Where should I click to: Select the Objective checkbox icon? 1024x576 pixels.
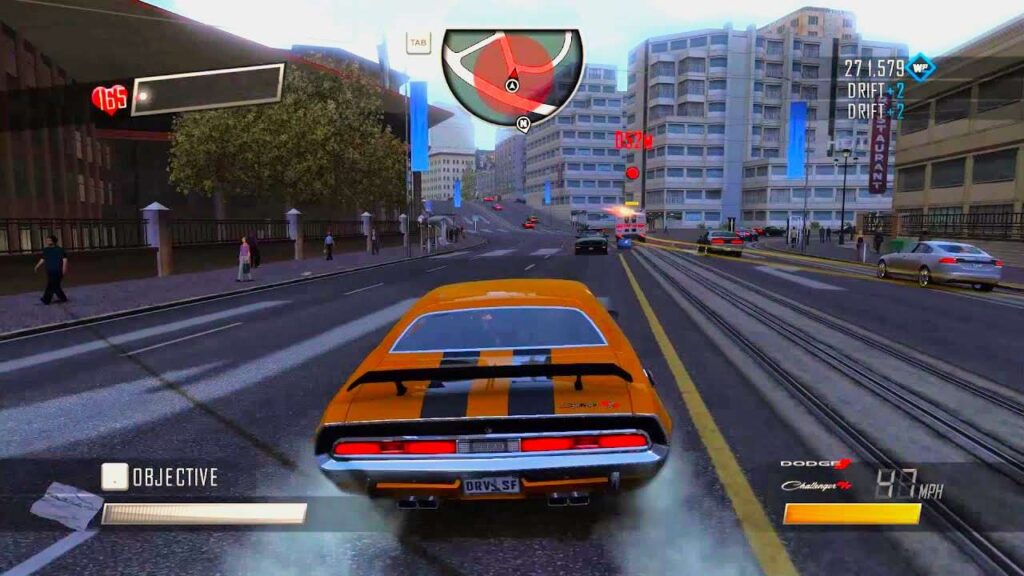tap(115, 477)
